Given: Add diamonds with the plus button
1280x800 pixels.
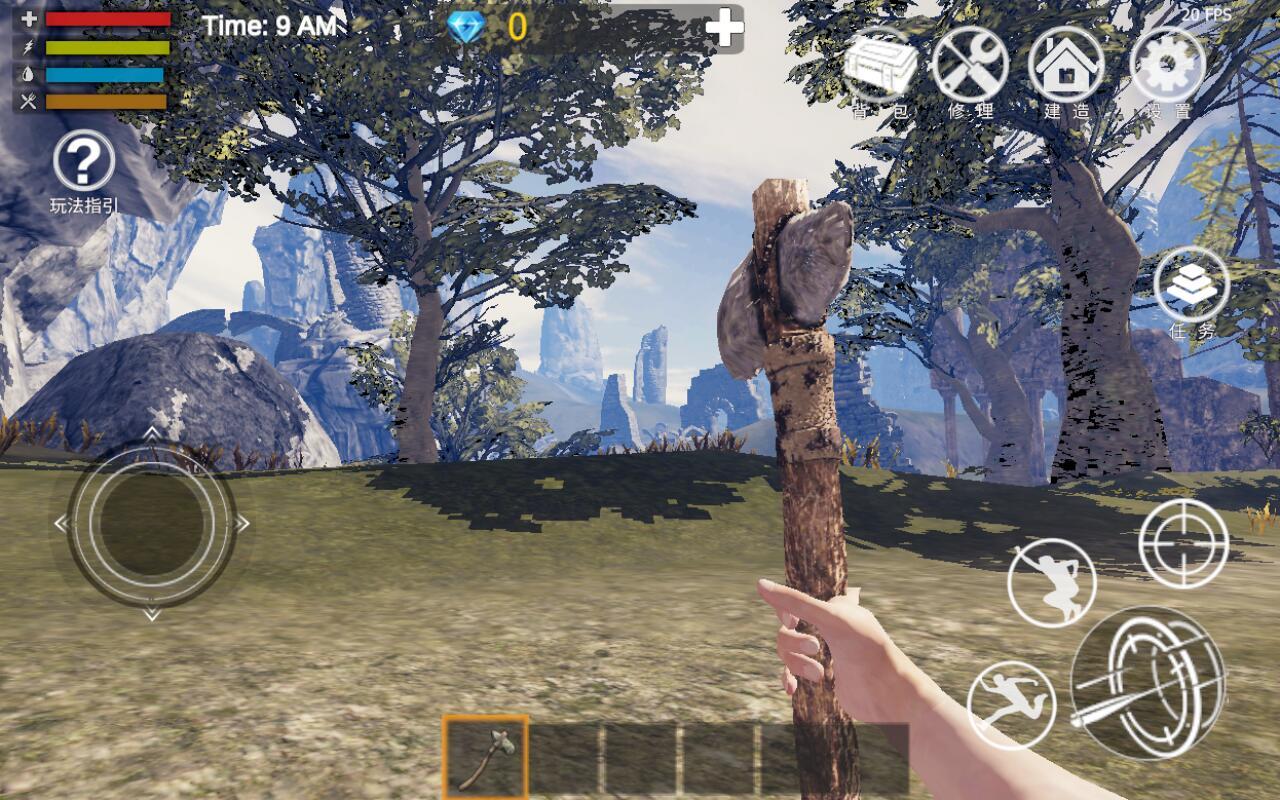Looking at the screenshot, I should tap(724, 28).
